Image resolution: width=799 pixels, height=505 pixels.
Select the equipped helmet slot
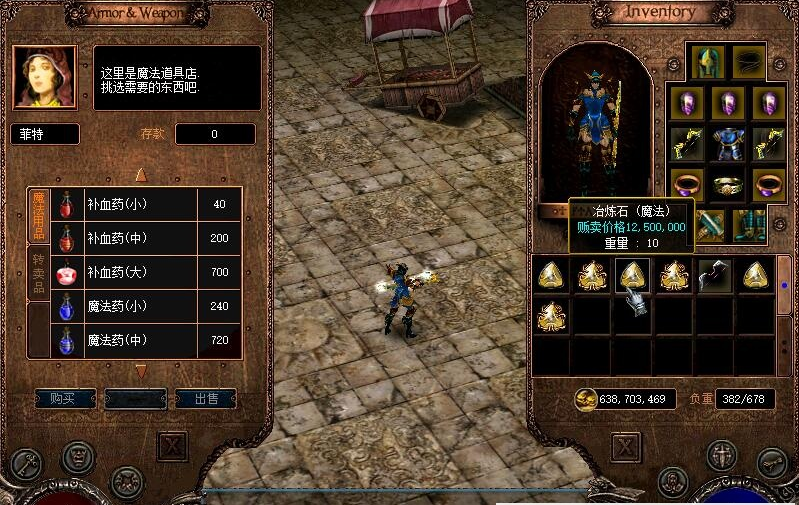click(708, 61)
